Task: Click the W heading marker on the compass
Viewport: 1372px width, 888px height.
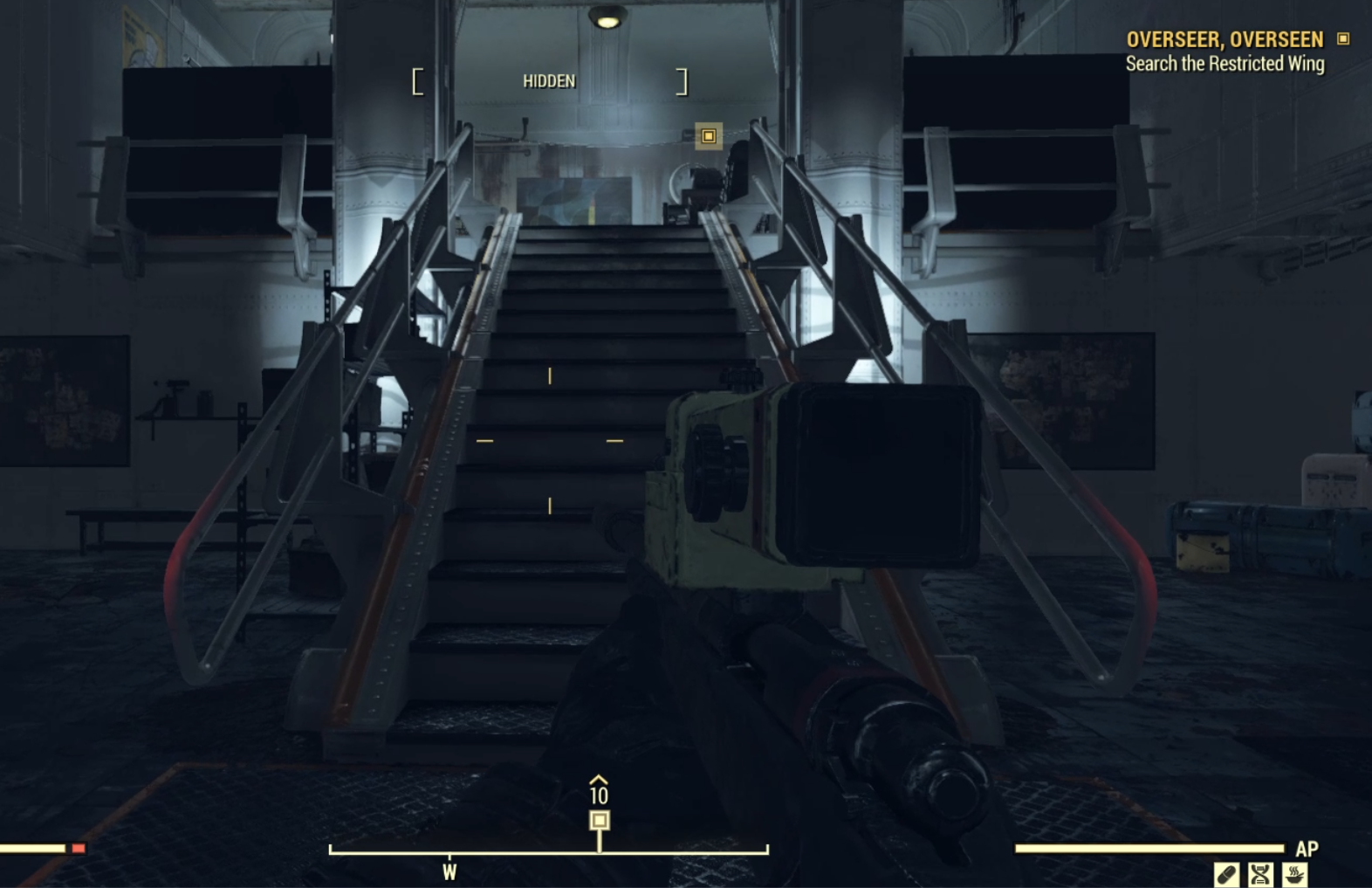Action: [x=450, y=870]
